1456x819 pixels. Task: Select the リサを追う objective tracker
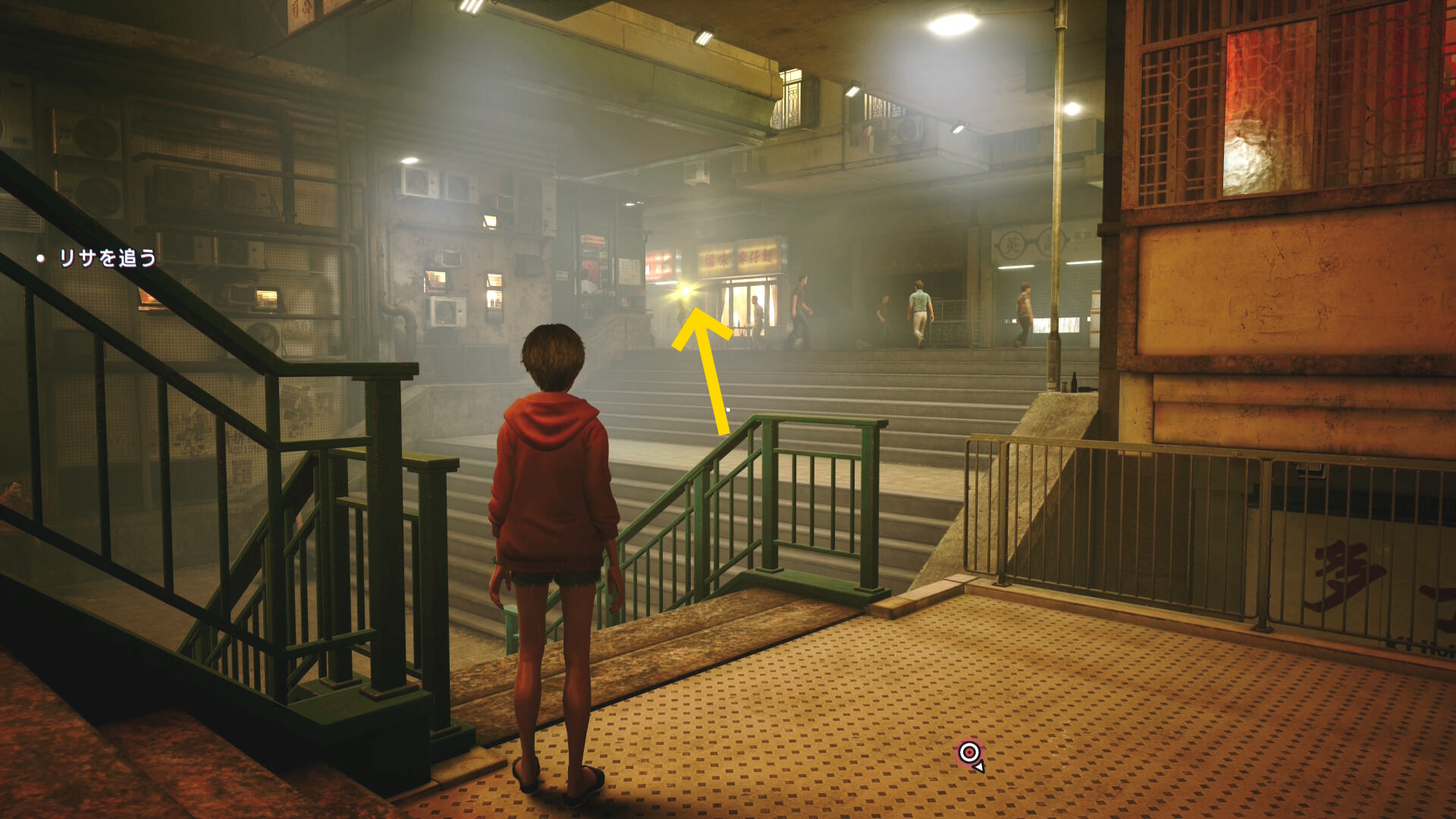pos(107,259)
